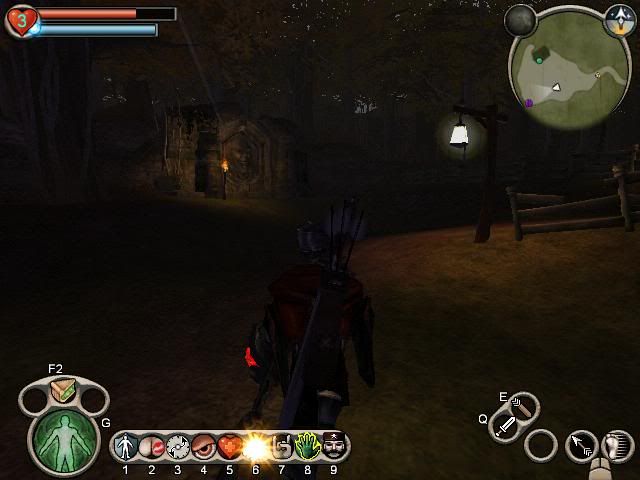This screenshot has height=480, width=640.
Task: Select the moon time-of-day orb
Action: tap(520, 18)
